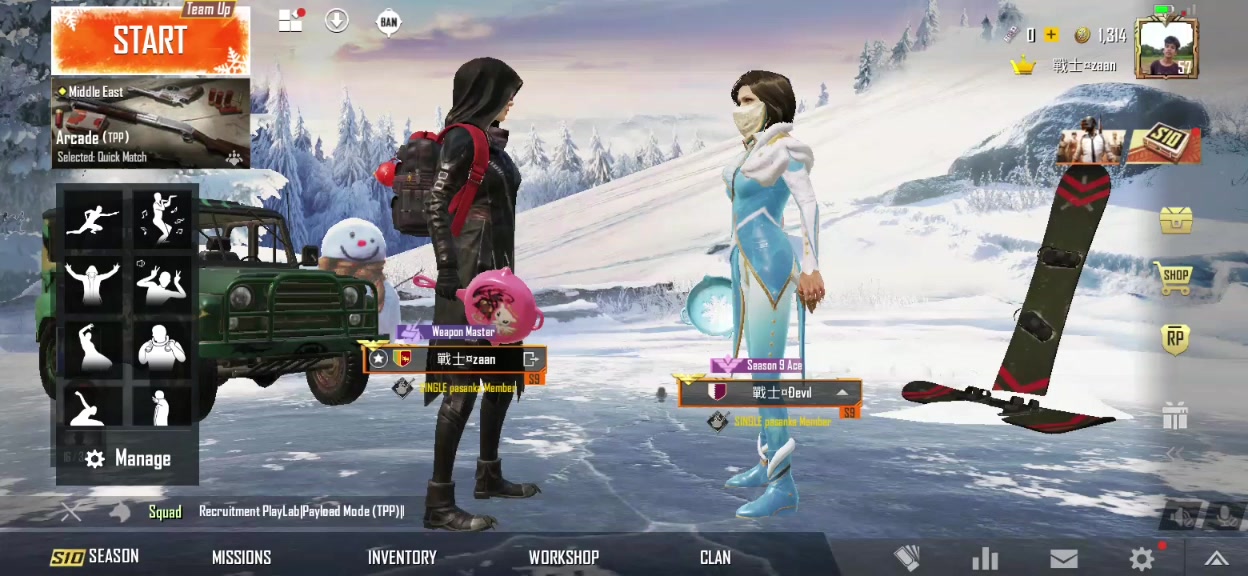This screenshot has width=1248, height=576.
Task: Open the settings gear icon
Action: tap(1141, 559)
